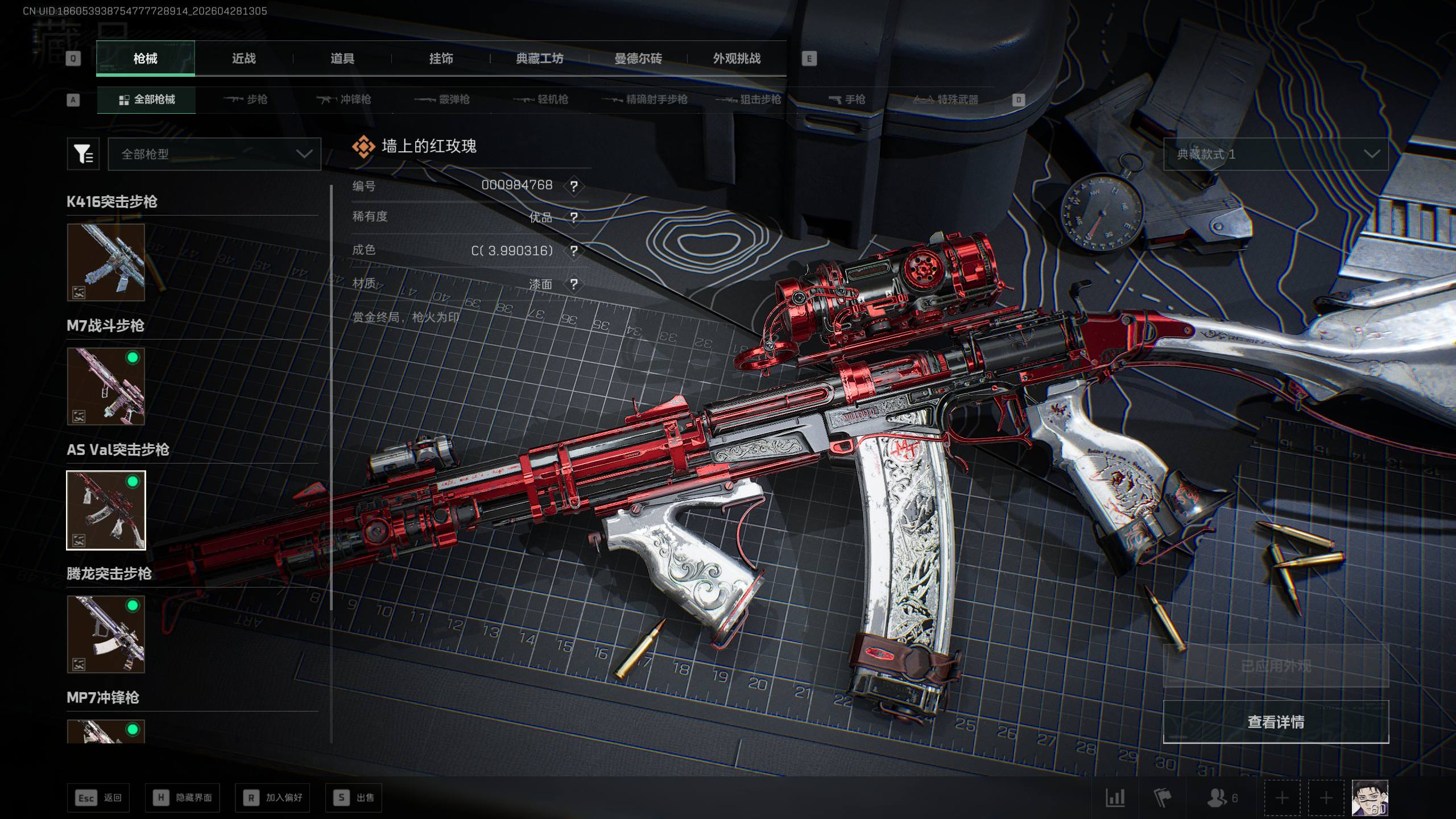Open the player avatar profile
This screenshot has width=1456, height=819.
[x=1370, y=798]
